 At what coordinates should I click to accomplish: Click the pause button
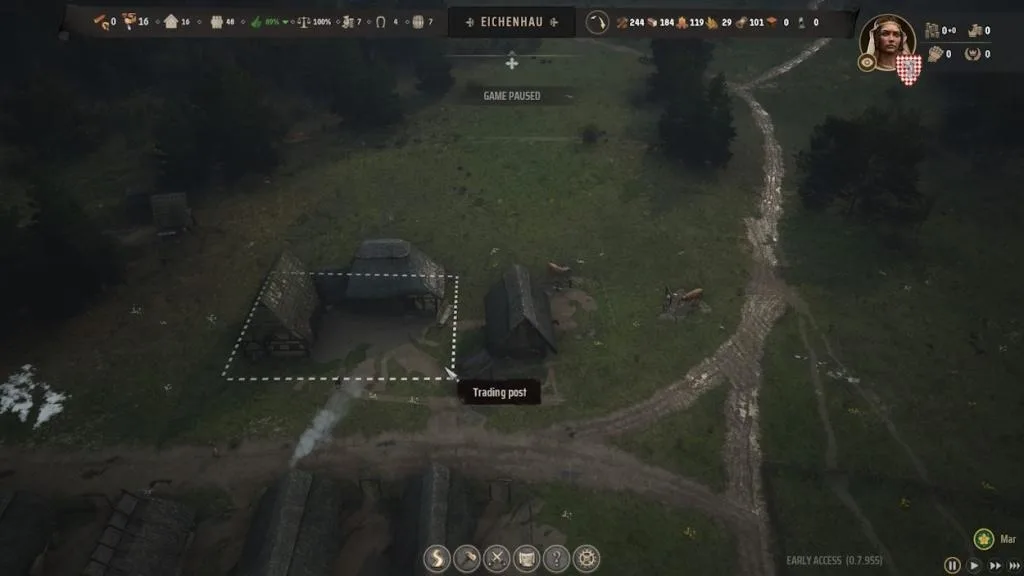[x=952, y=565]
